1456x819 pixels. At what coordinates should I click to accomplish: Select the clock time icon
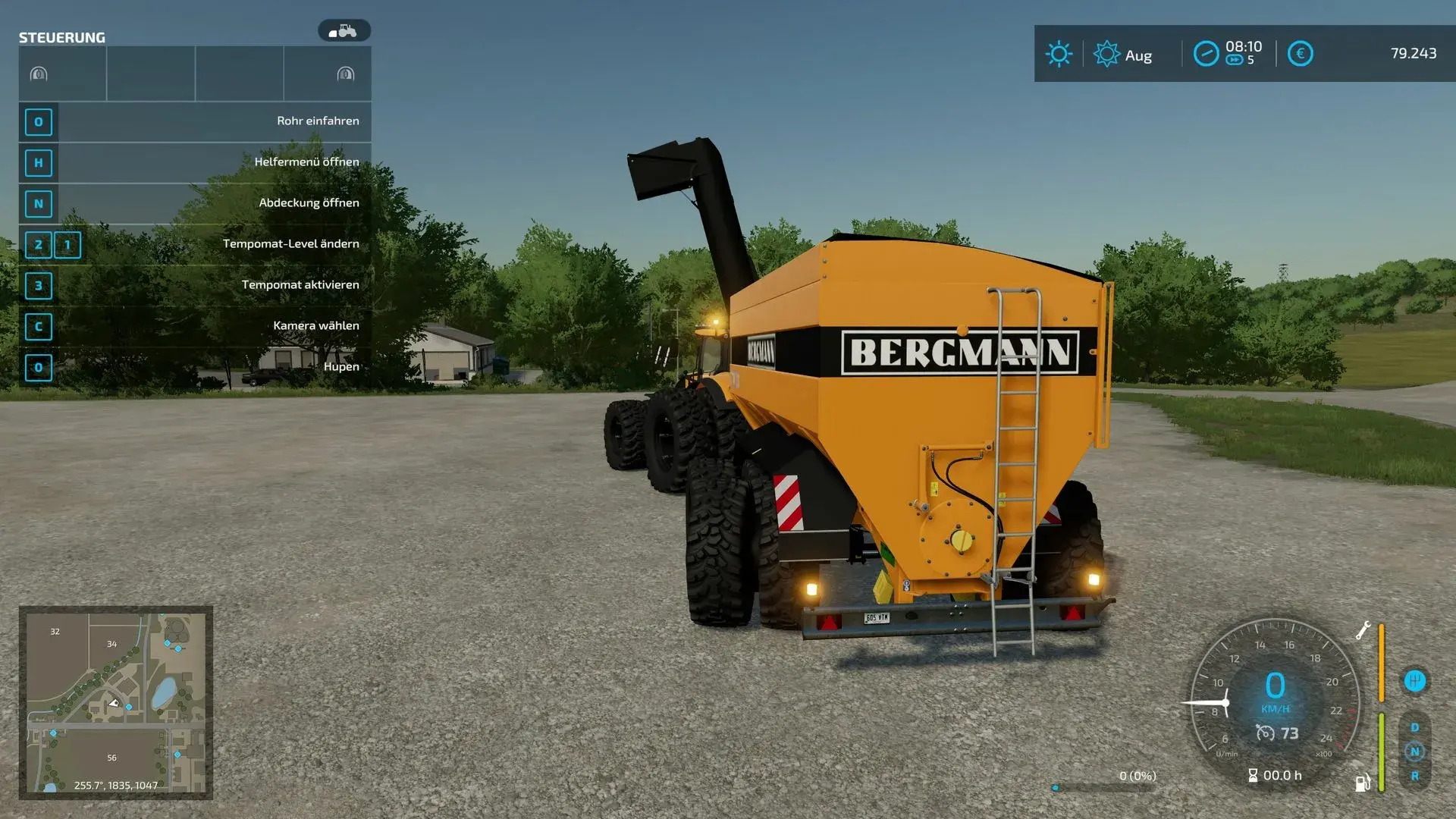pyautogui.click(x=1206, y=54)
